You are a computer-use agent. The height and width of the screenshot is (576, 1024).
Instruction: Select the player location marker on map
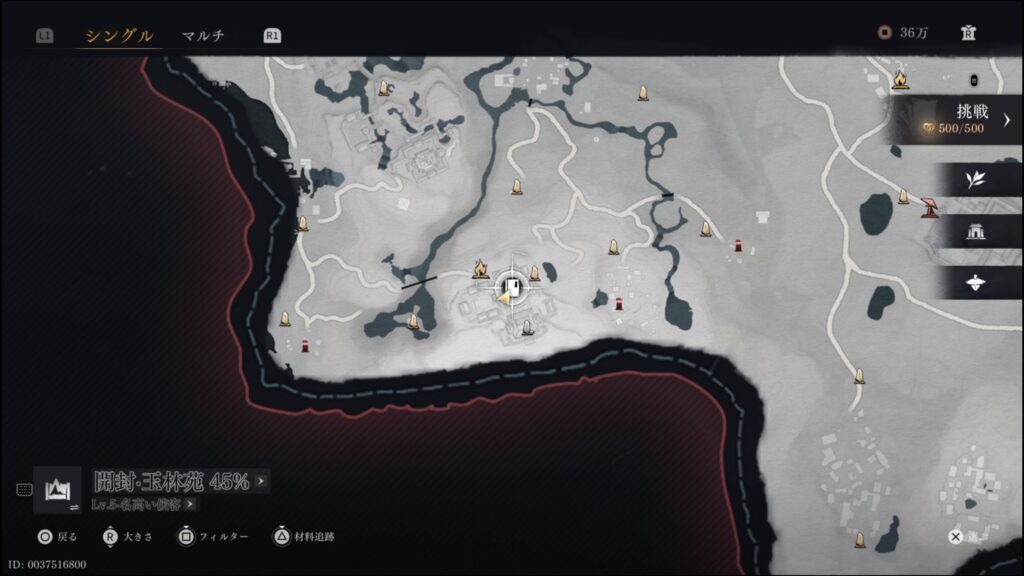click(x=511, y=289)
